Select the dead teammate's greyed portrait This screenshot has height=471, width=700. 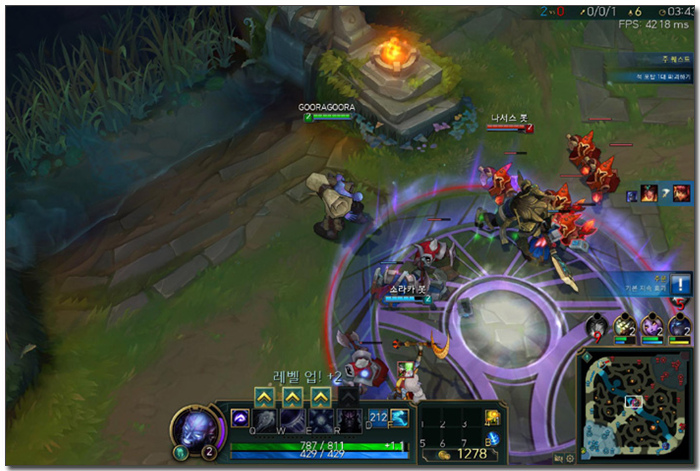coord(597,325)
